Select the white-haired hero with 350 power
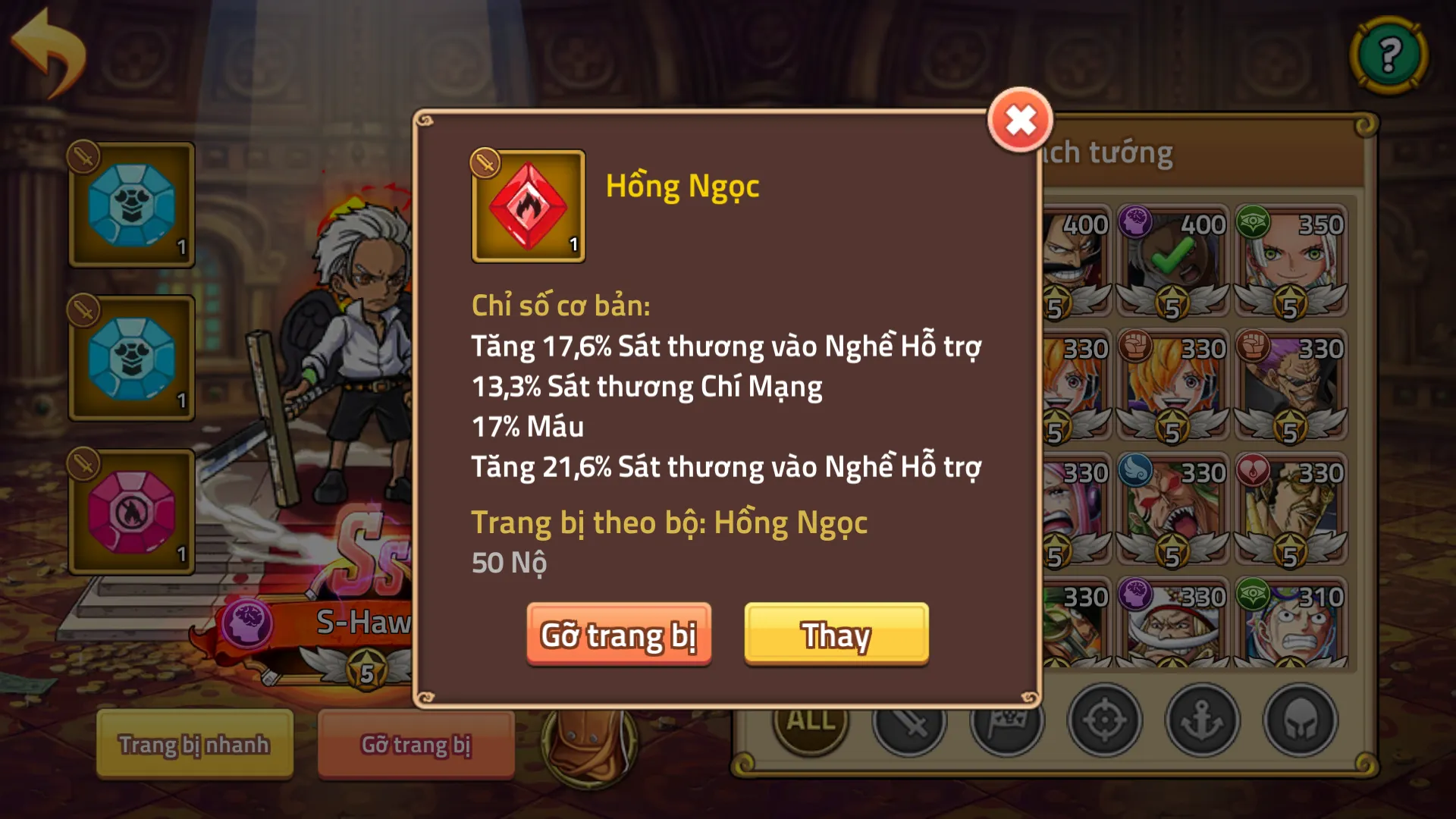 pyautogui.click(x=1289, y=258)
